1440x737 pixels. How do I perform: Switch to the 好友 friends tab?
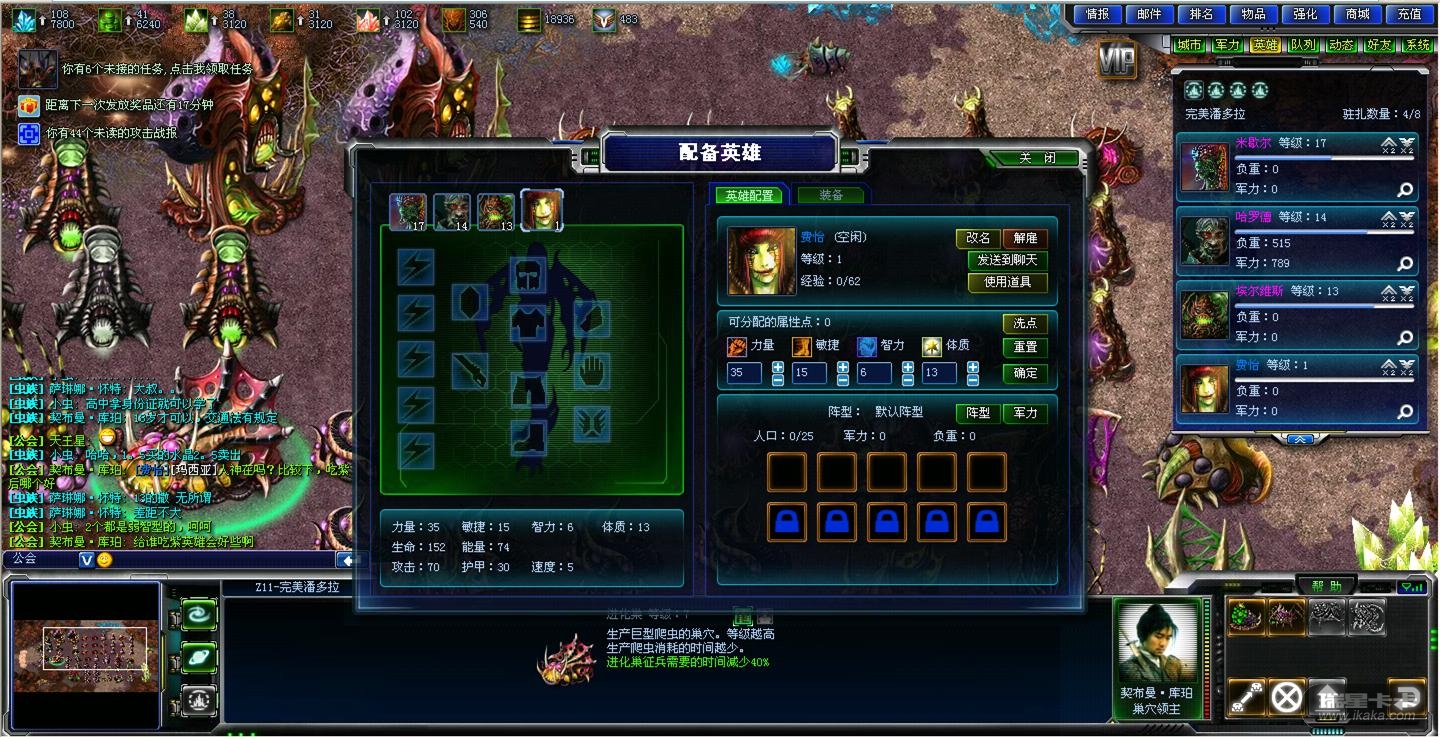pos(1379,45)
